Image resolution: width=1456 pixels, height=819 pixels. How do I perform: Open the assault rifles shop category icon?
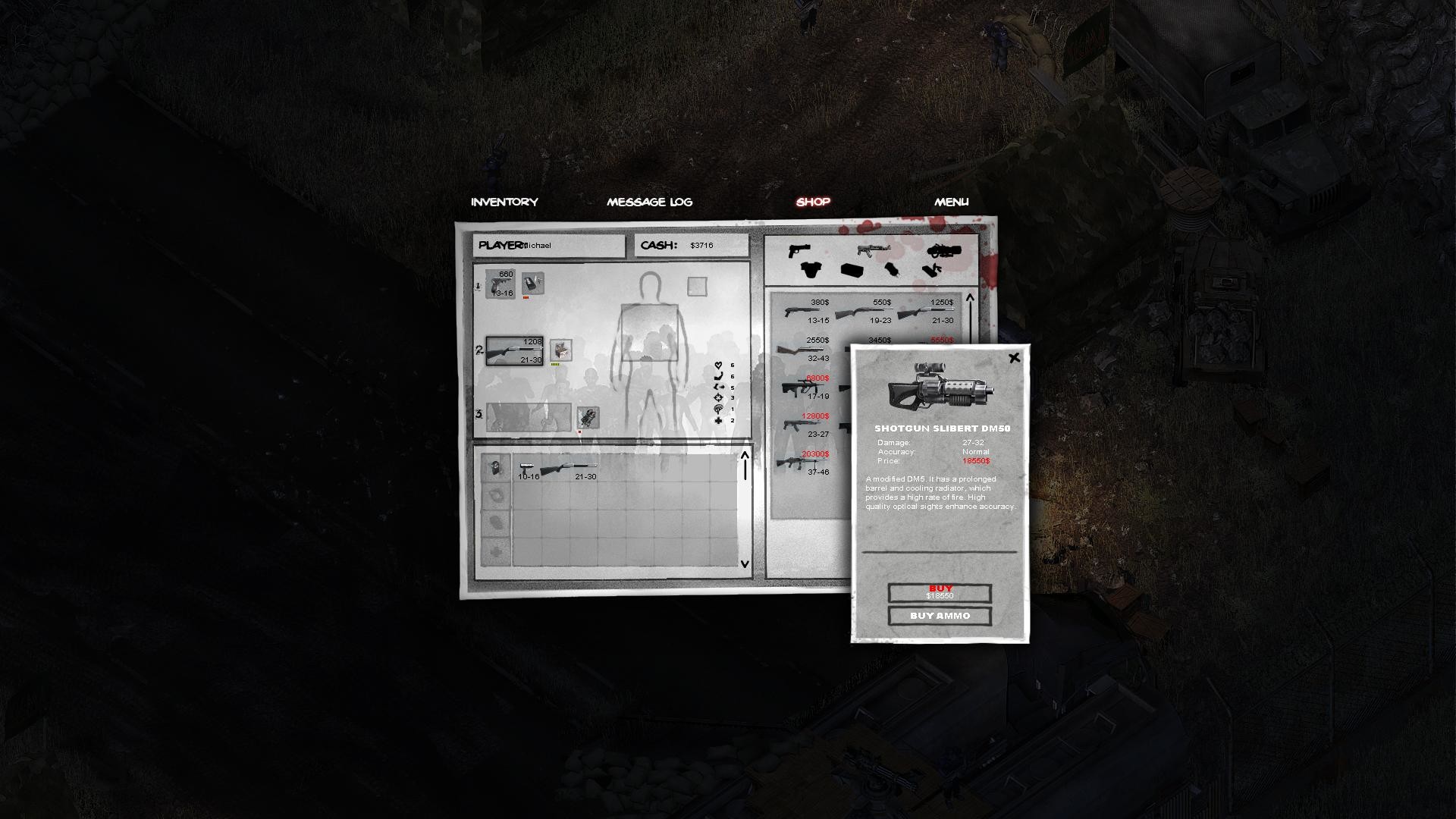pos(874,250)
